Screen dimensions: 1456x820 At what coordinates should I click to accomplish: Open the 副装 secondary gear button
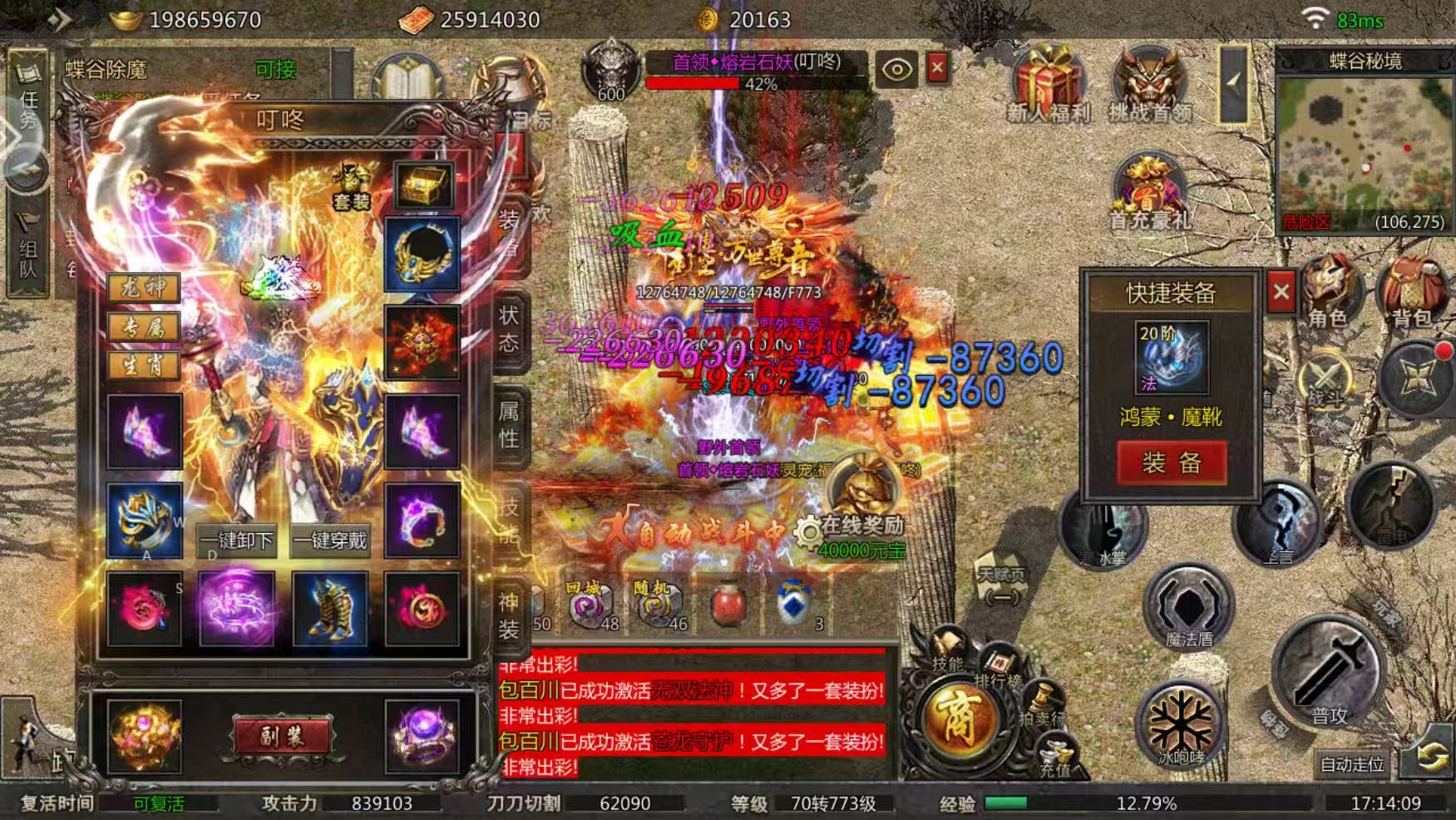tap(281, 737)
